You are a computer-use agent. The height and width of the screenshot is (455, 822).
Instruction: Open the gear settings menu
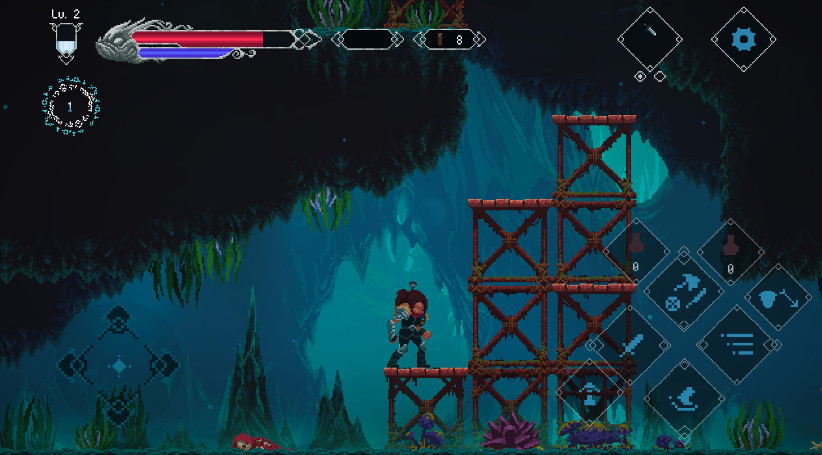743,39
